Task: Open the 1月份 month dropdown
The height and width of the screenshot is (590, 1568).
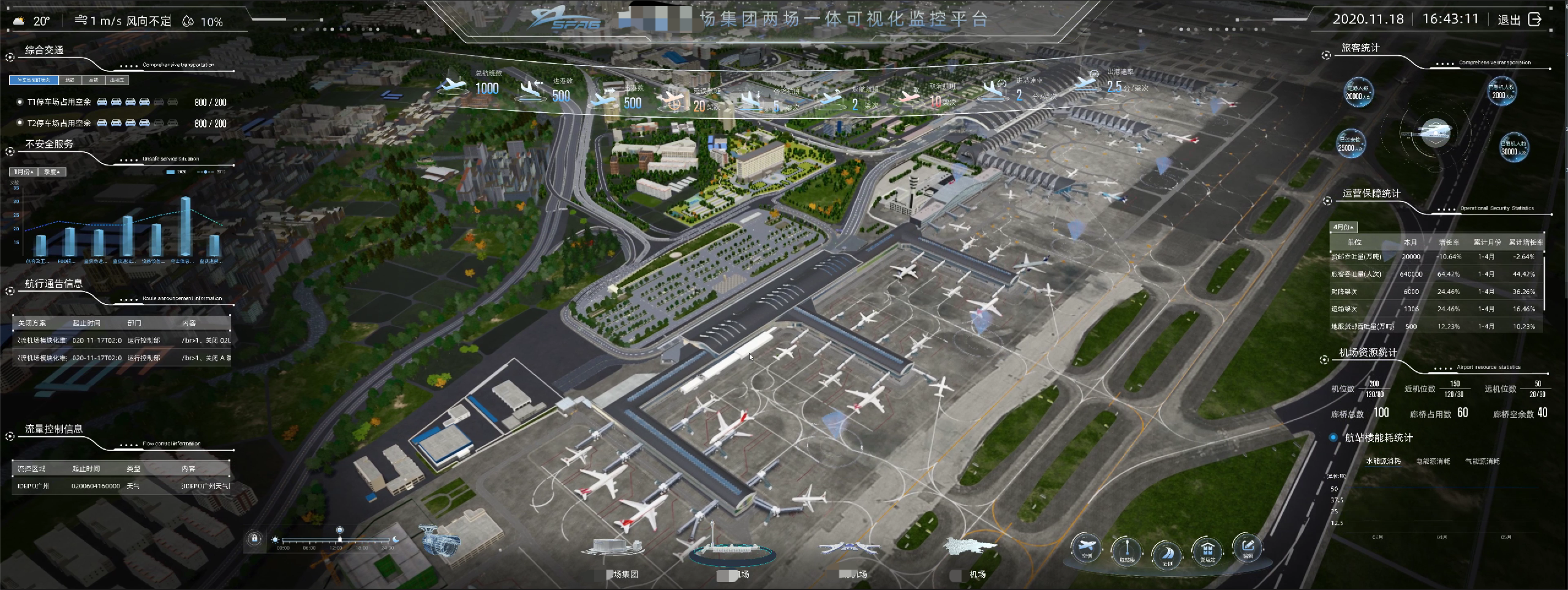Action: 24,172
